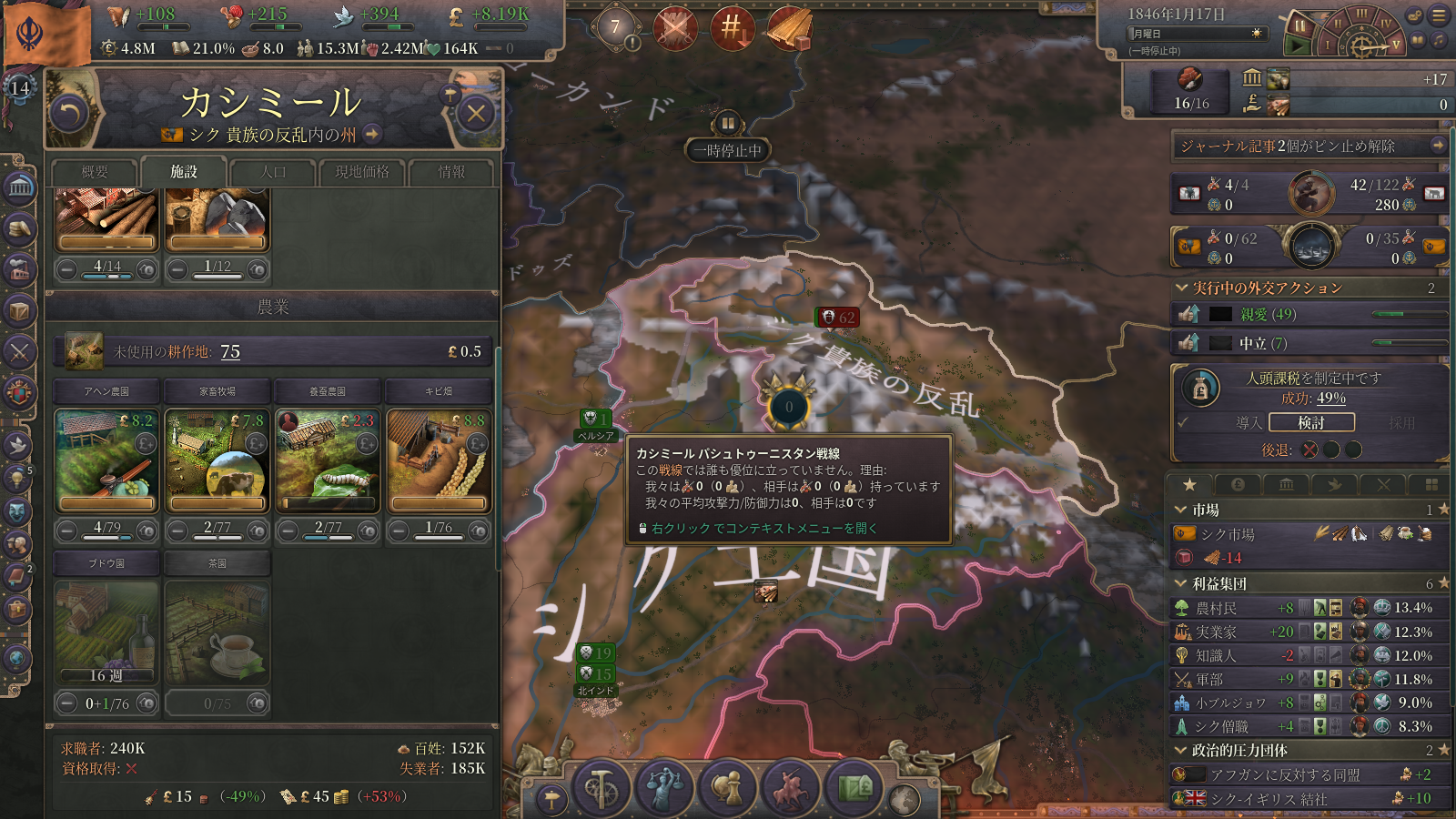Choose the 養蚕農園 silkworm building card
The height and width of the screenshot is (819, 1456).
pyautogui.click(x=328, y=460)
